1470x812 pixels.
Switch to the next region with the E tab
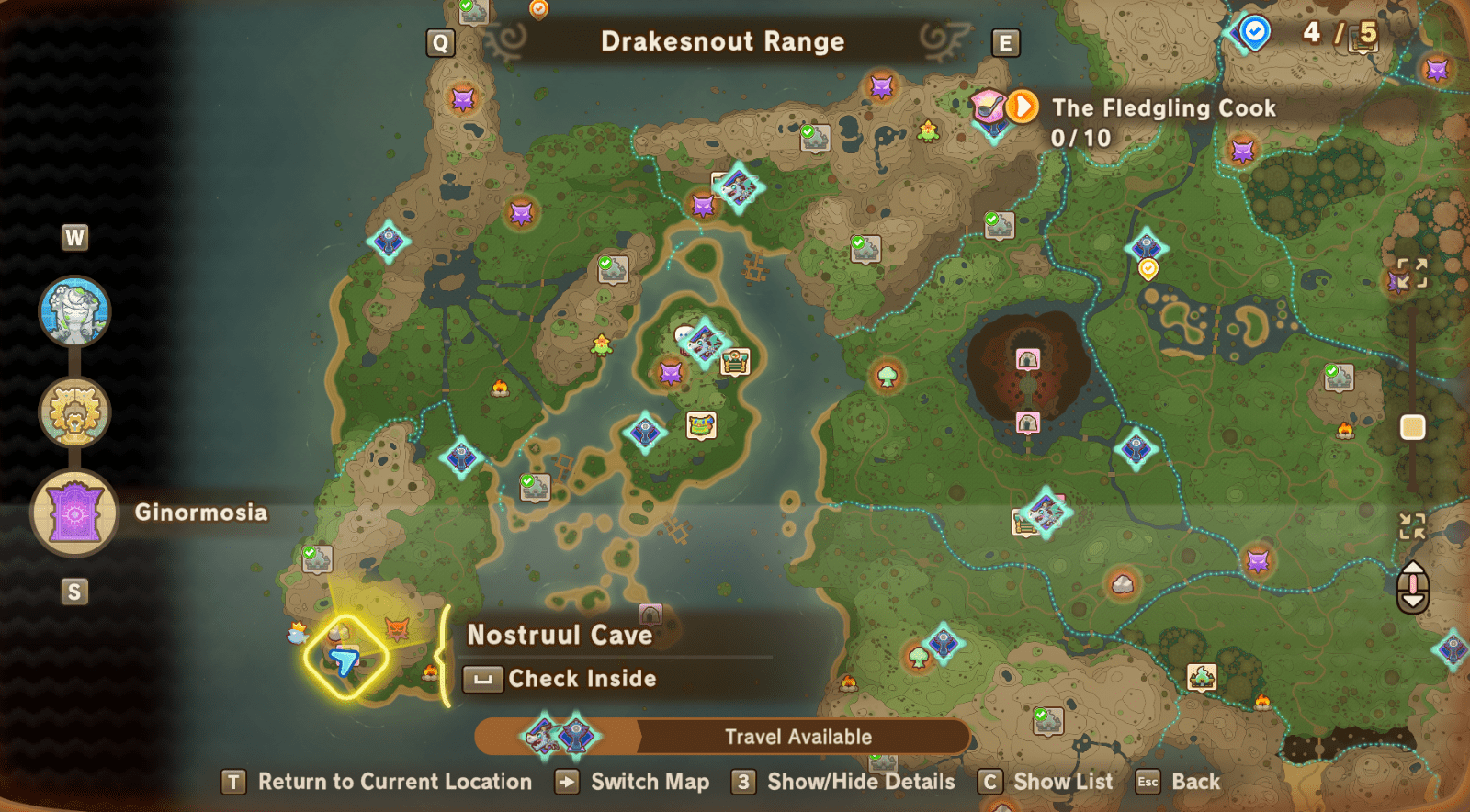click(x=1007, y=41)
